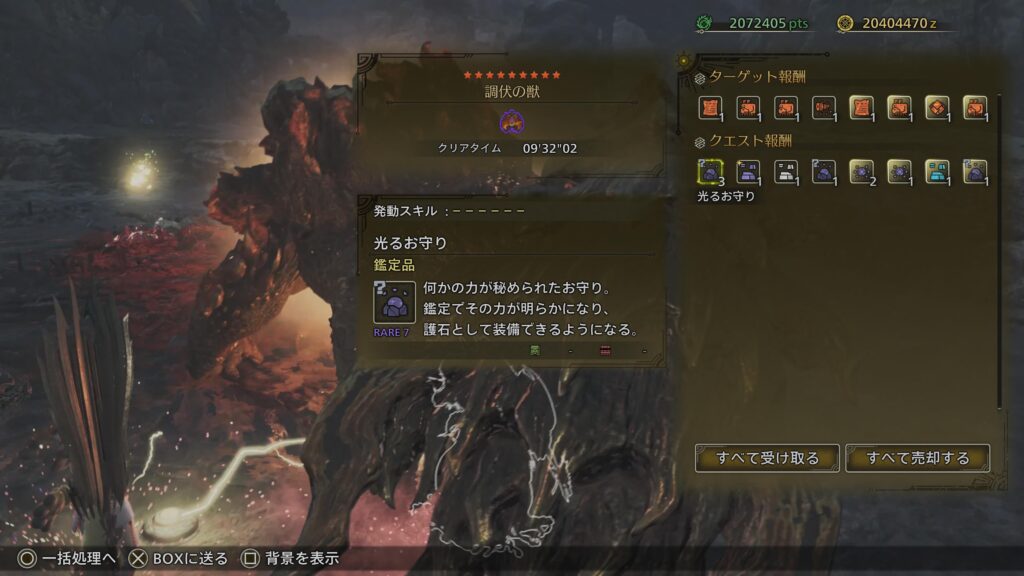Screen dimensions: 1024x576
Task: Select the highlighted 光るお守り reward with quantity 3
Action: [710, 172]
